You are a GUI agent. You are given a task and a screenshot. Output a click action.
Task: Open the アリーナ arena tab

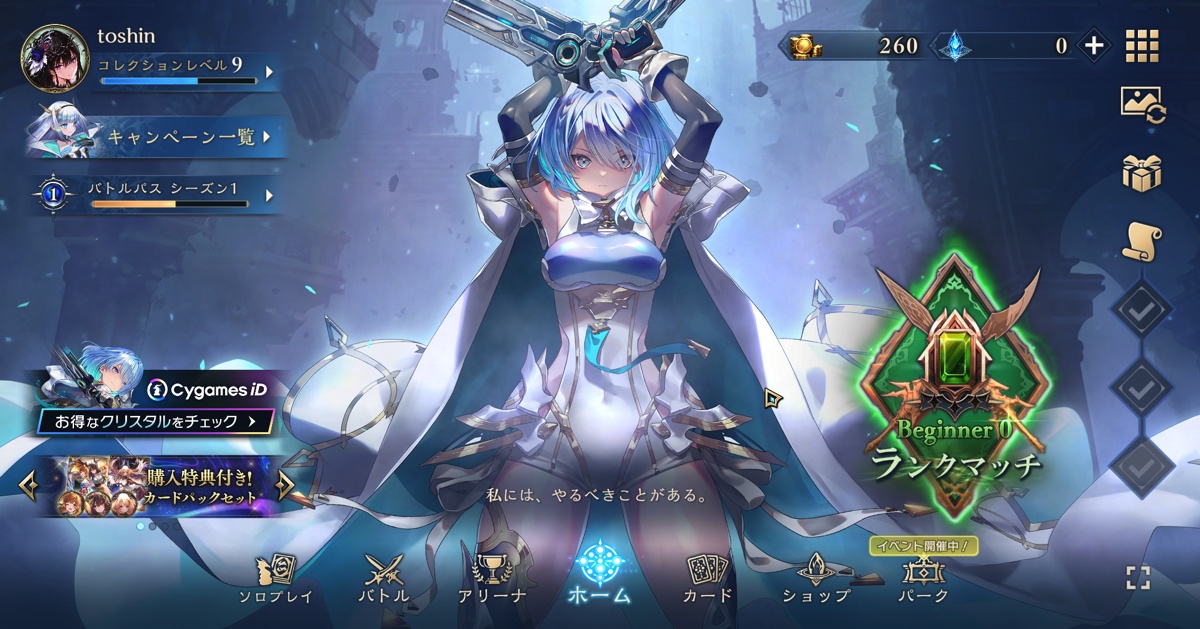click(492, 580)
